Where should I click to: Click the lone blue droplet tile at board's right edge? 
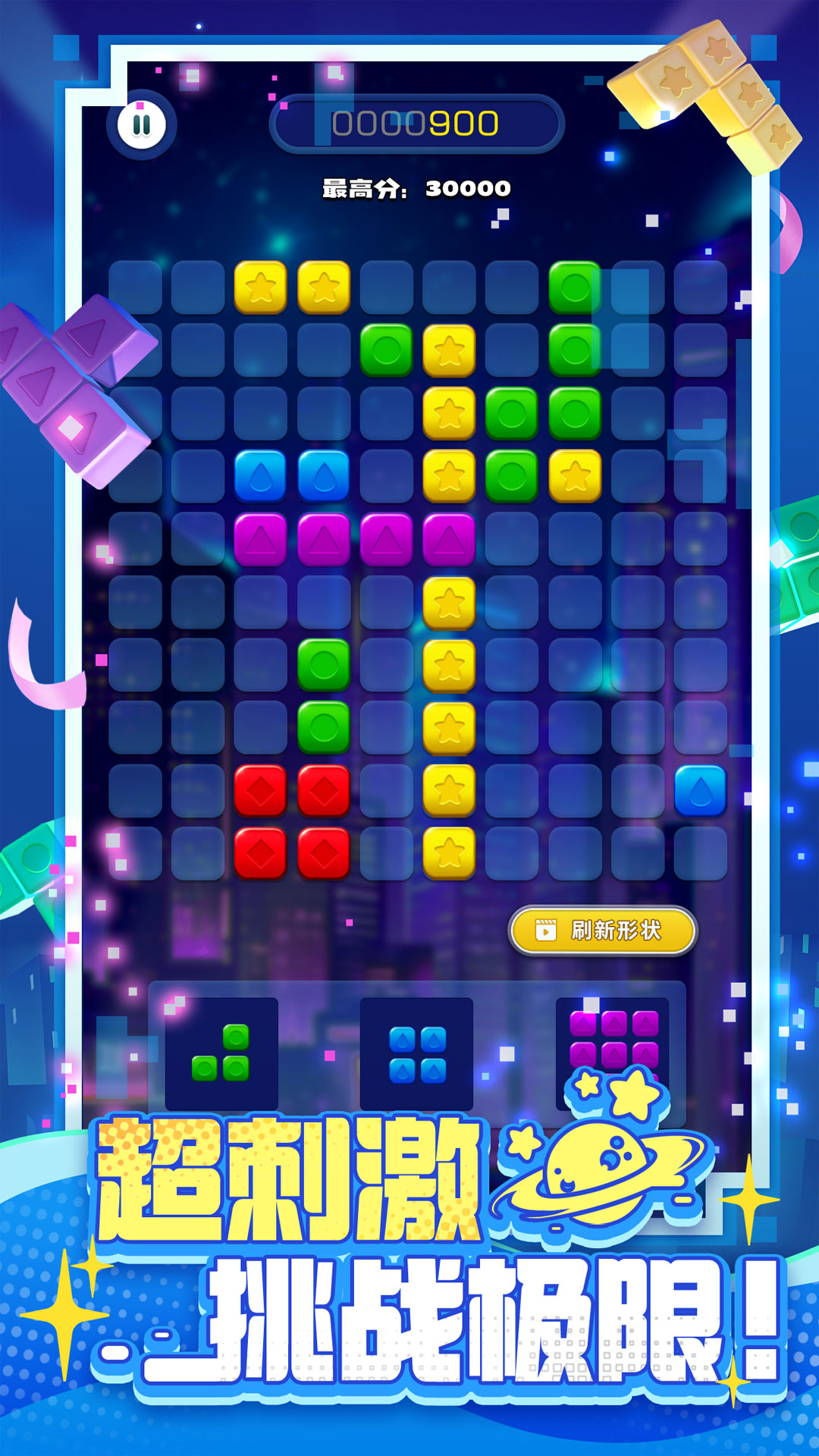click(x=700, y=791)
